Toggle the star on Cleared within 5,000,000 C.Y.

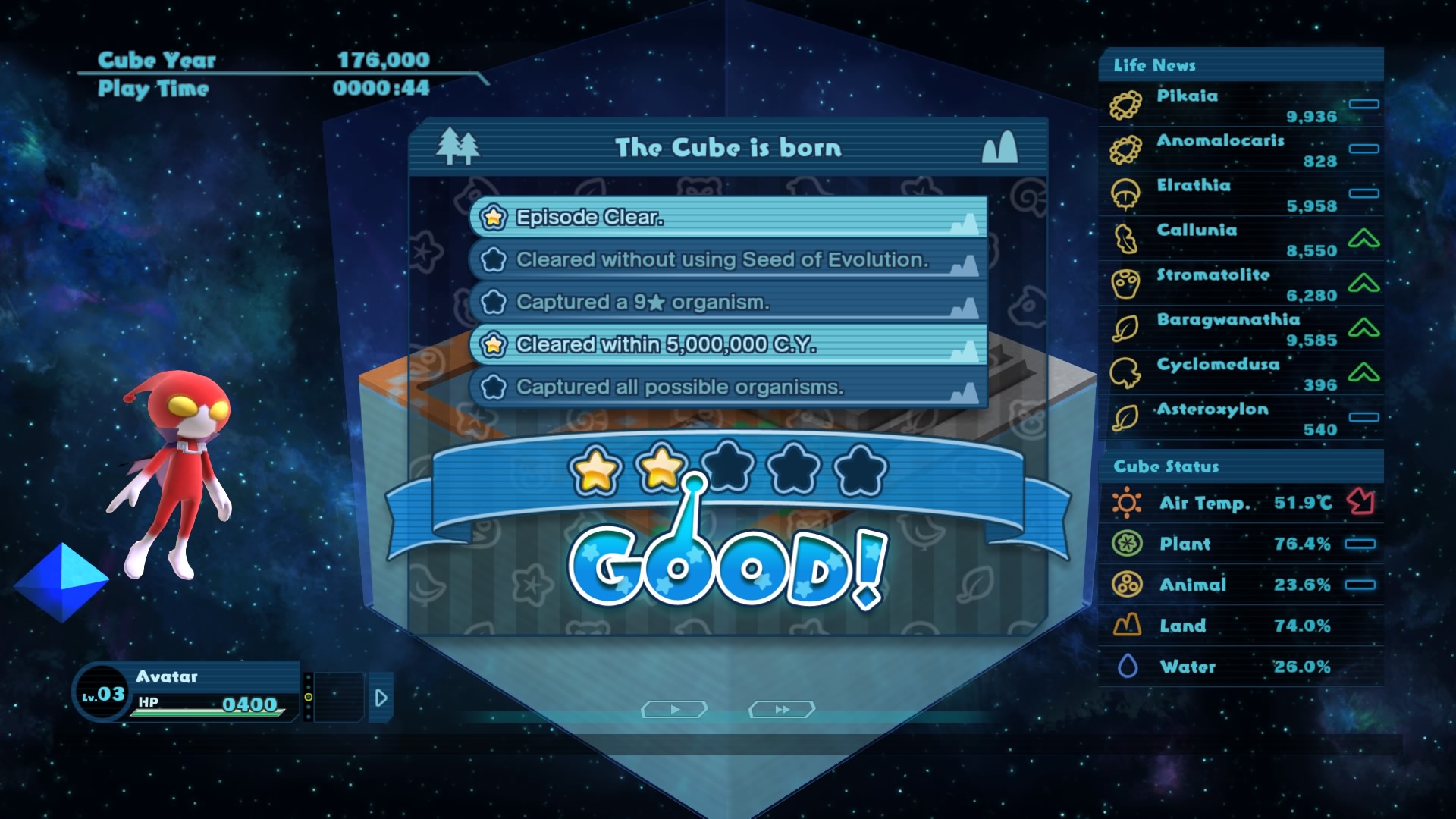tap(494, 344)
